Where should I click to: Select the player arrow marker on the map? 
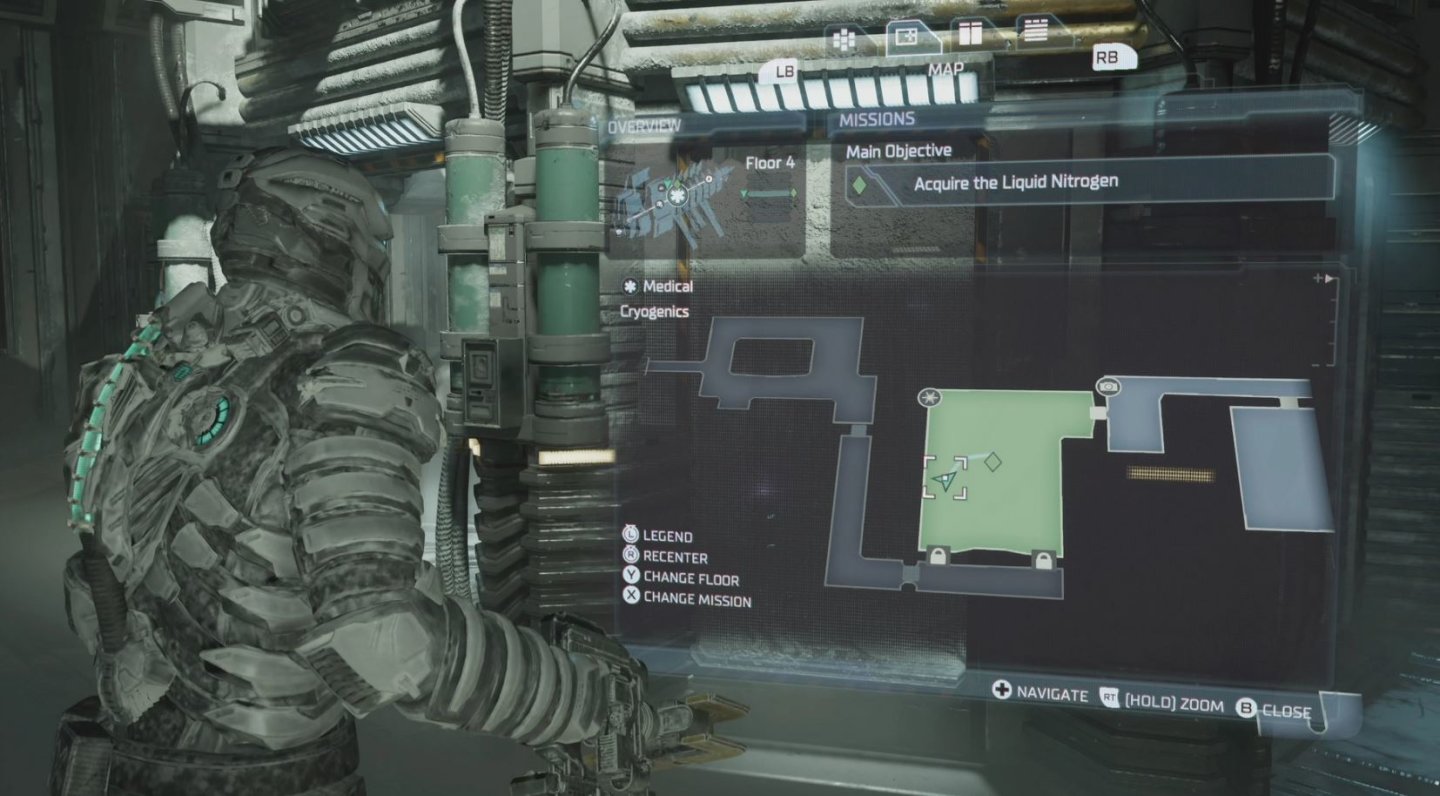(945, 481)
